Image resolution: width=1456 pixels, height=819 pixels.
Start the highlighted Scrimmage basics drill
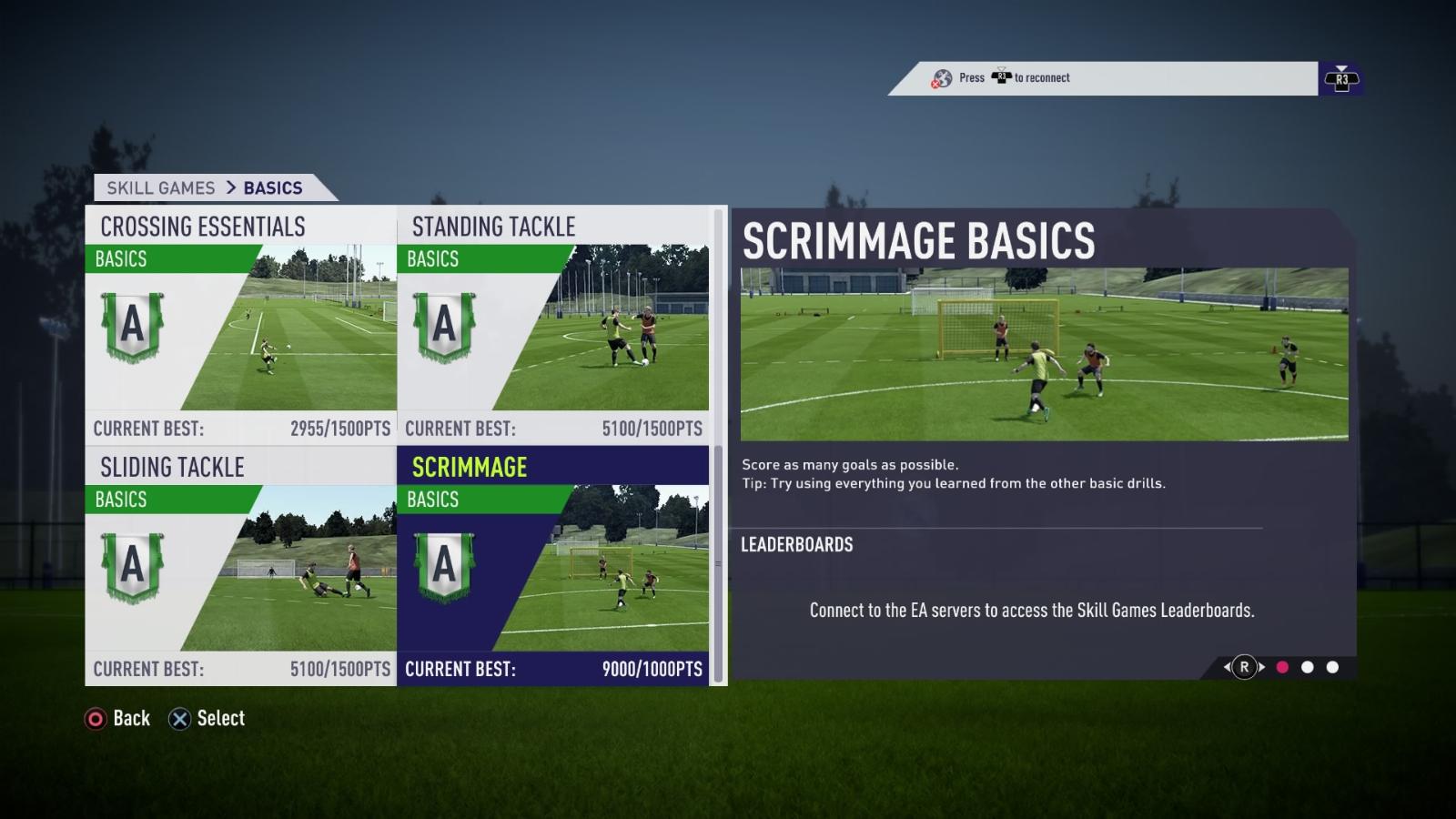tap(553, 566)
